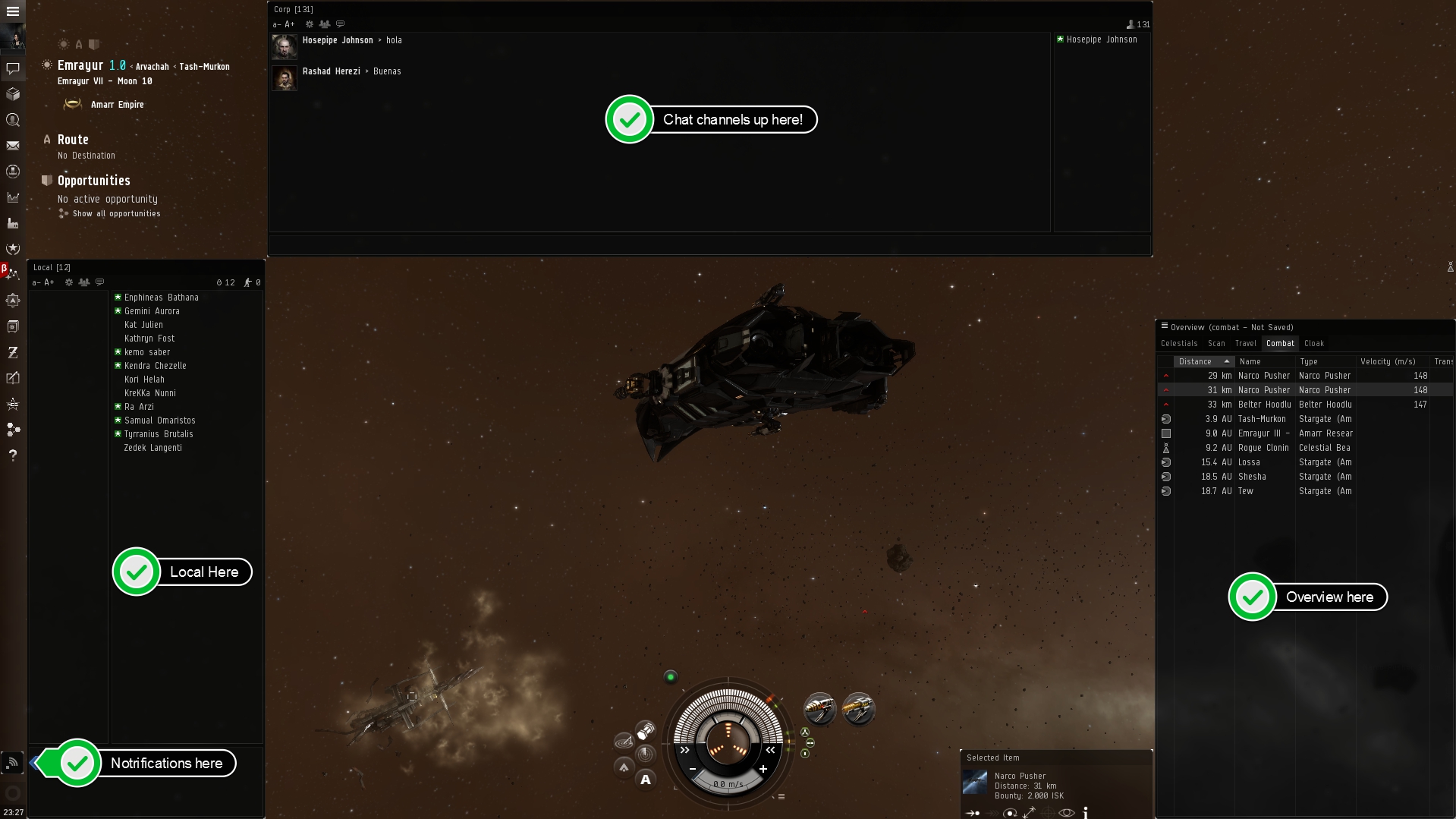Increase font size with A+ in Corp chat

tap(289, 24)
